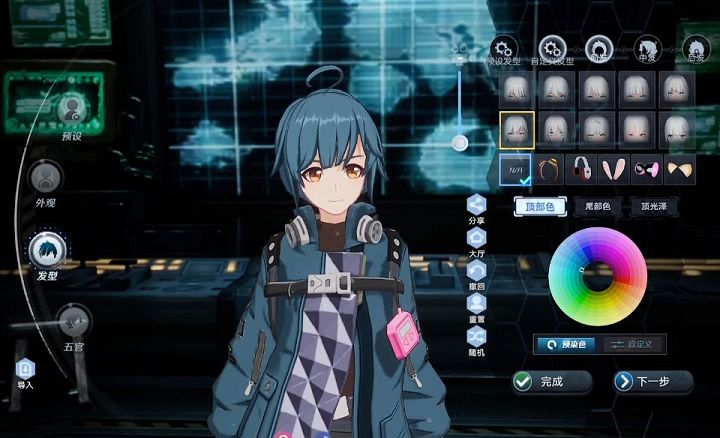720x438 pixels.
Task: Switch to the 外观 appearance category
Action: pyautogui.click(x=45, y=179)
